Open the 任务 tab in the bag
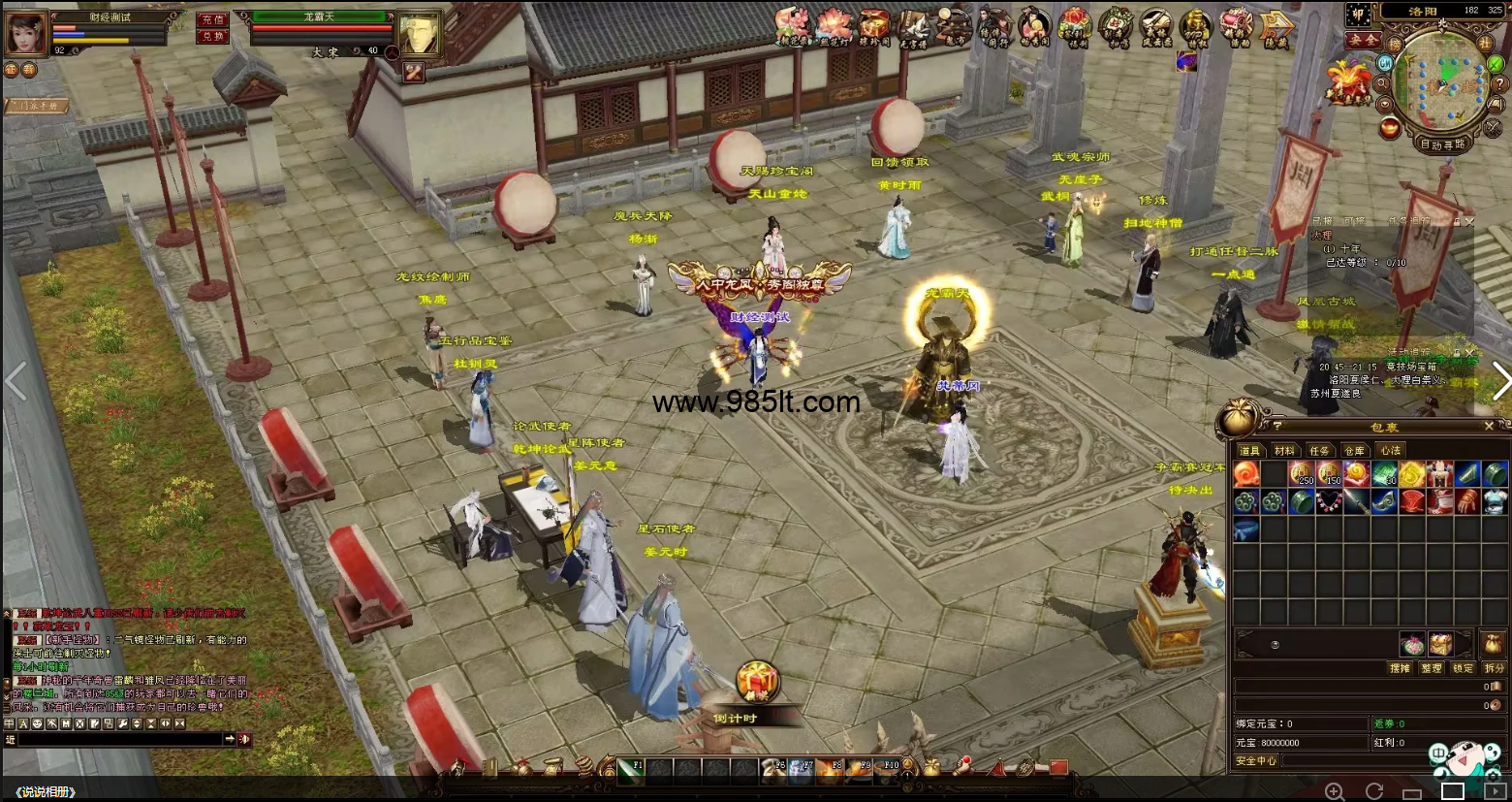Image resolution: width=1512 pixels, height=802 pixels. point(1319,451)
